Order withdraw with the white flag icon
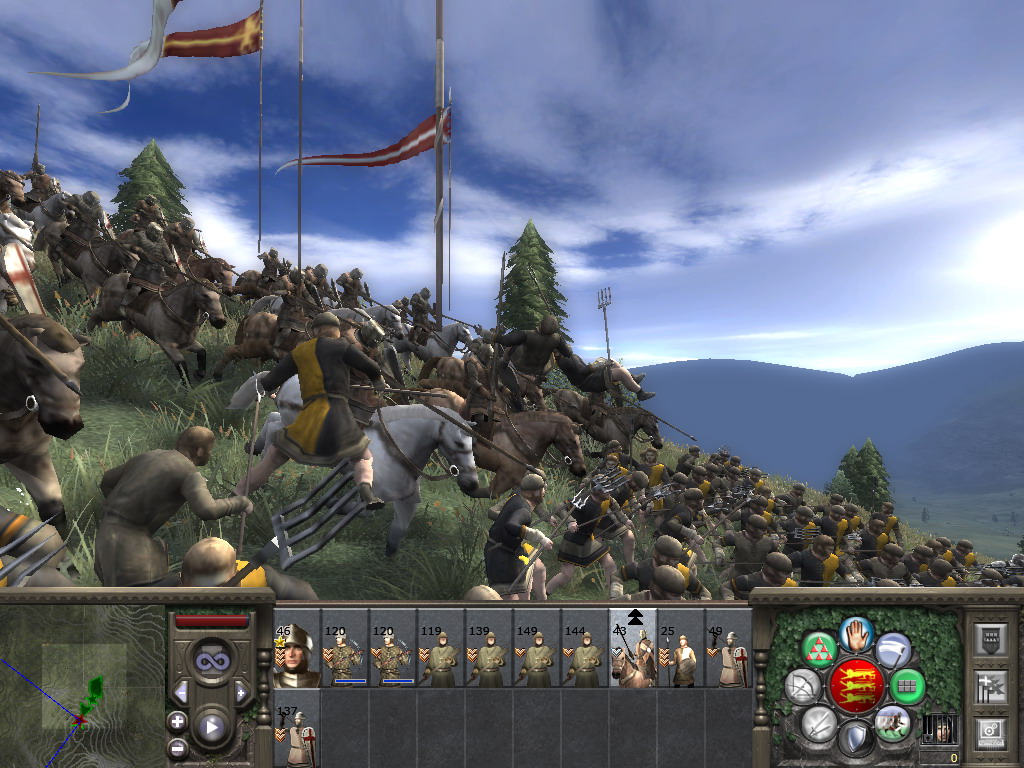 (893, 650)
